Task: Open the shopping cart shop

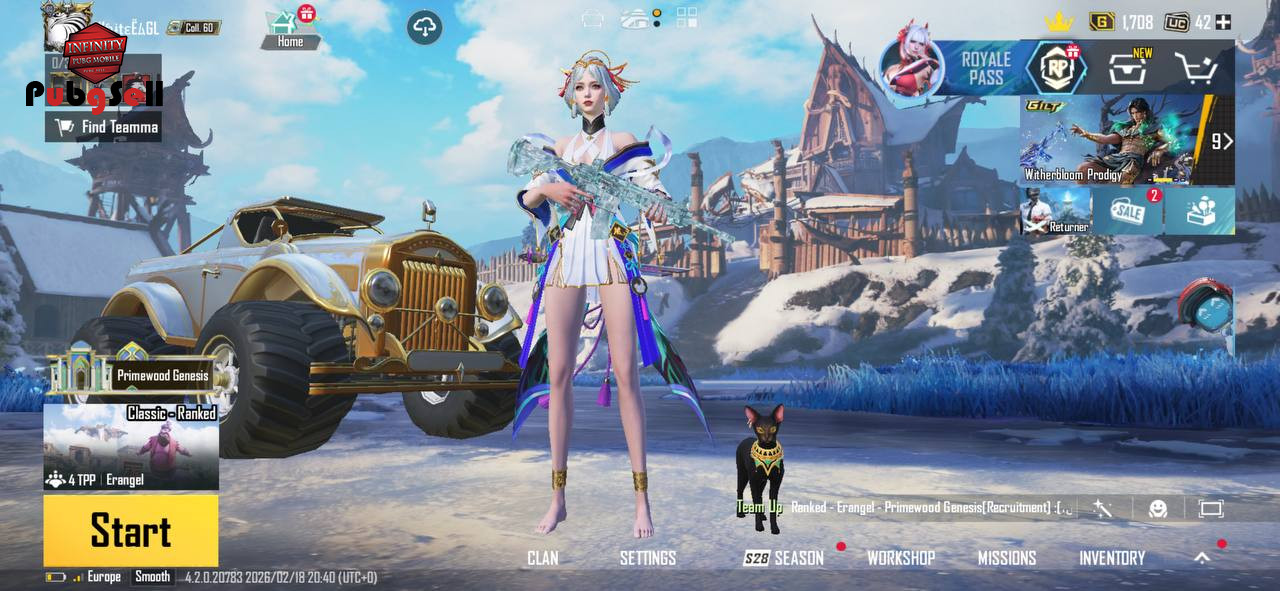Action: coord(1195,68)
